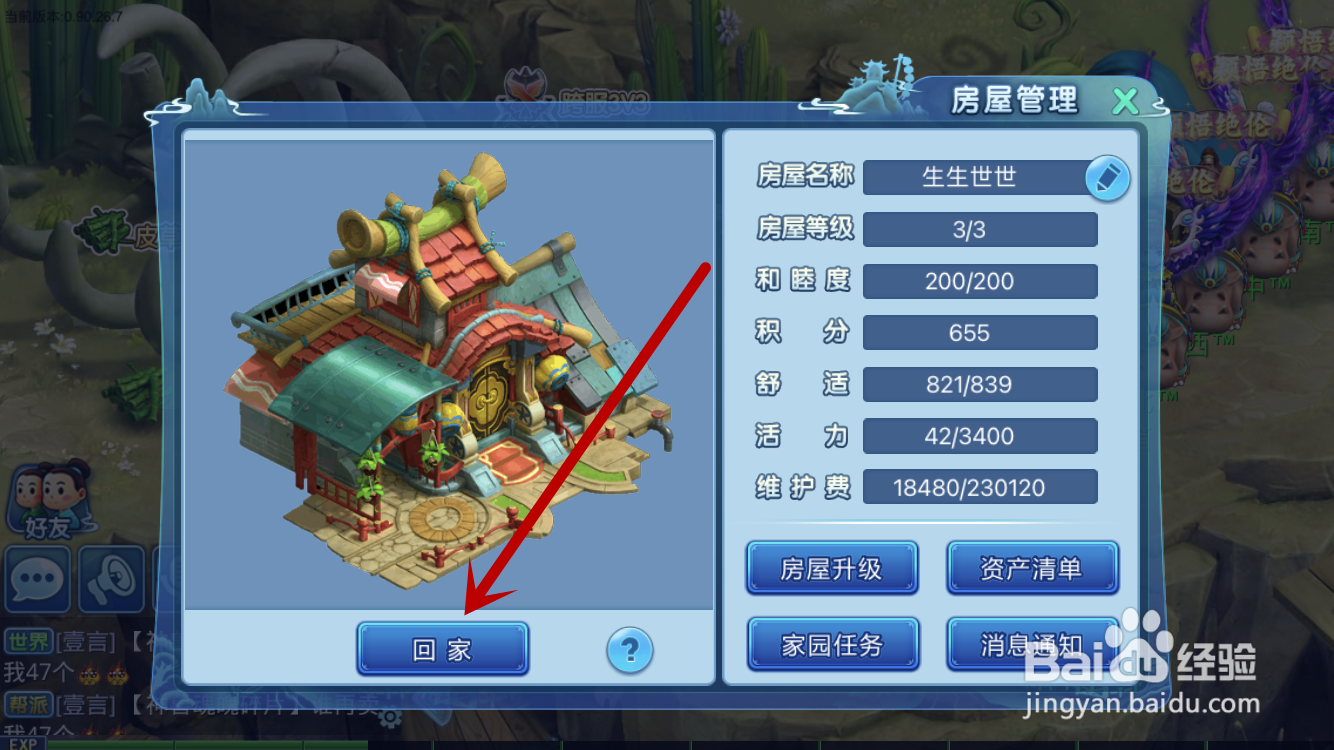
Task: Click 房屋升级 to upgrade the house
Action: click(x=832, y=568)
